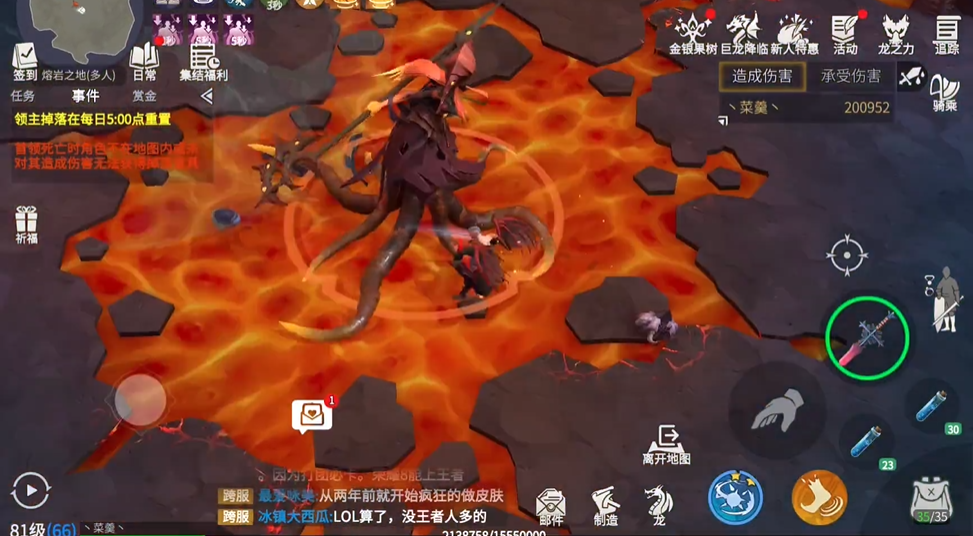The height and width of the screenshot is (536, 973).
Task: Open the backpack showing 35/35
Action: click(x=931, y=499)
